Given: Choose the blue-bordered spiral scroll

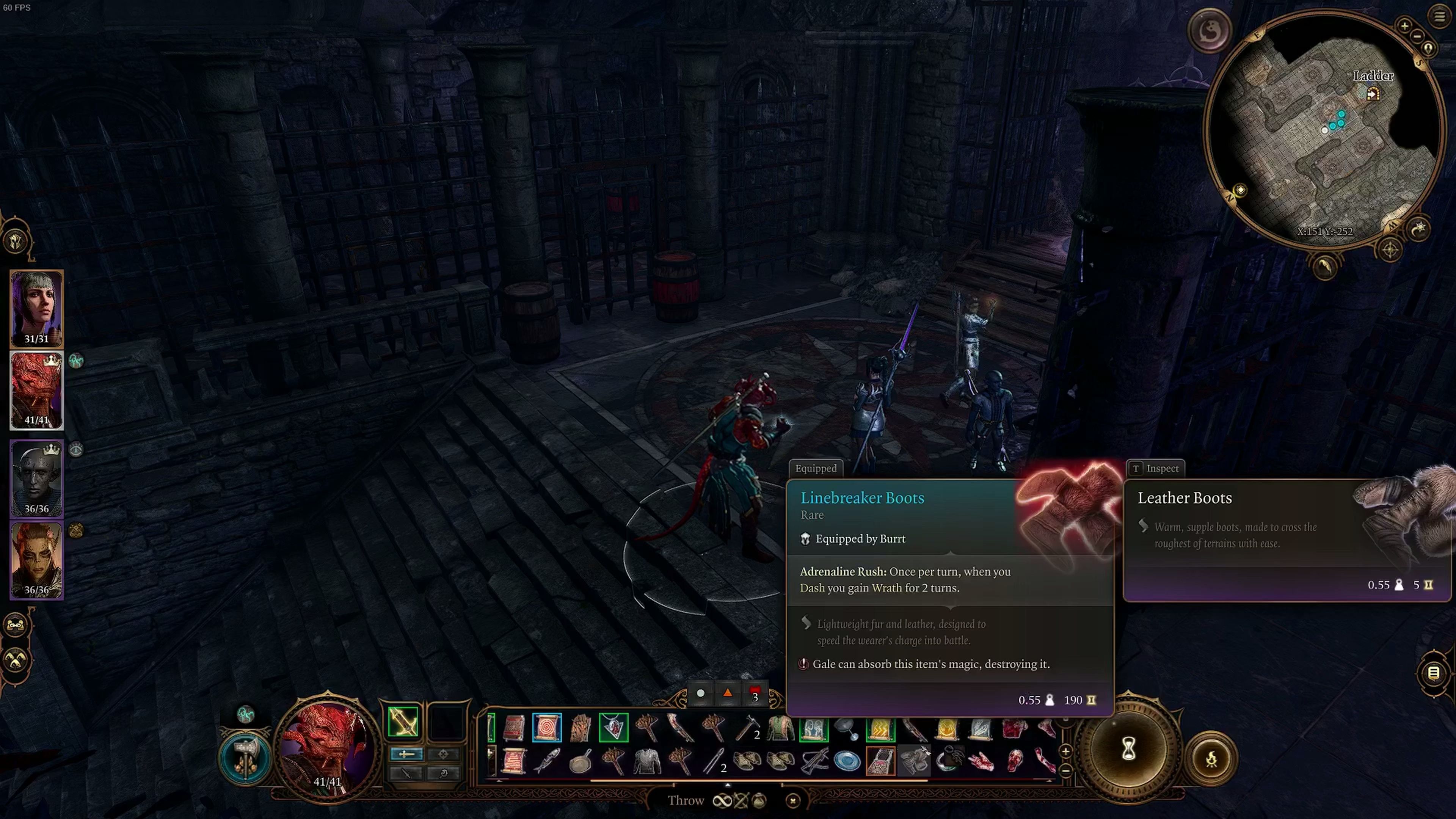Looking at the screenshot, I should coord(546,728).
